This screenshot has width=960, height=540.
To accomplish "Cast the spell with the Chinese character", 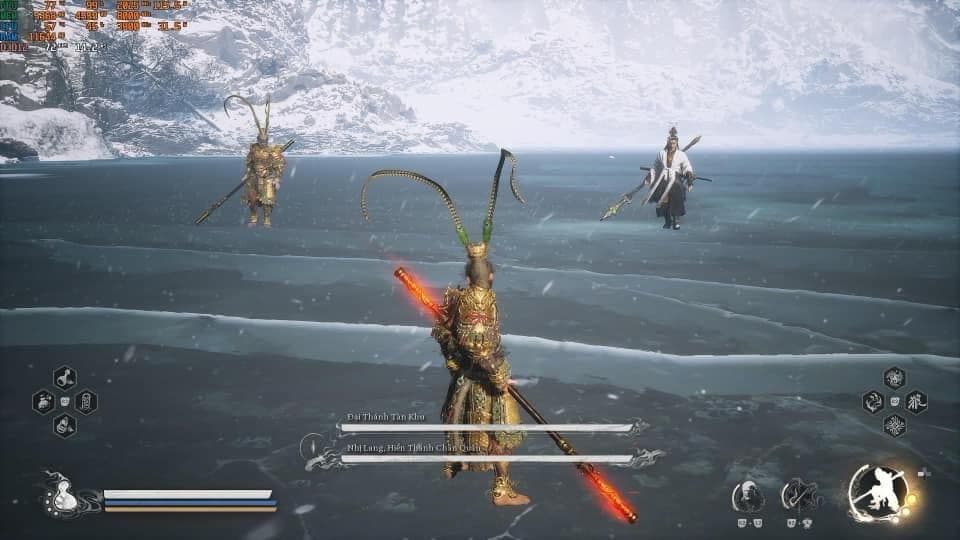I will [x=916, y=402].
